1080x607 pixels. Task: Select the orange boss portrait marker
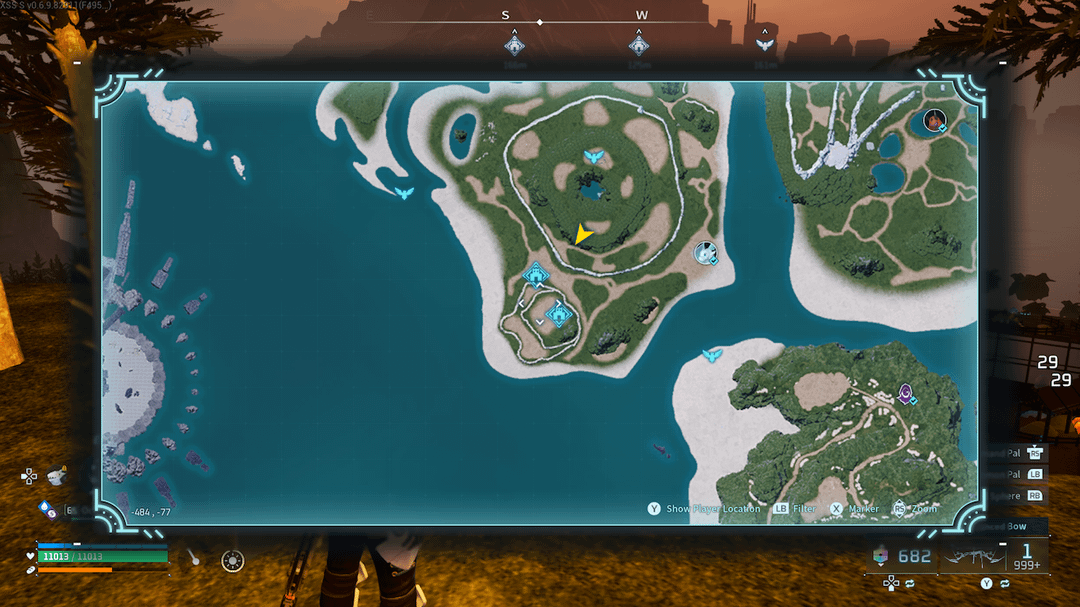[x=935, y=121]
